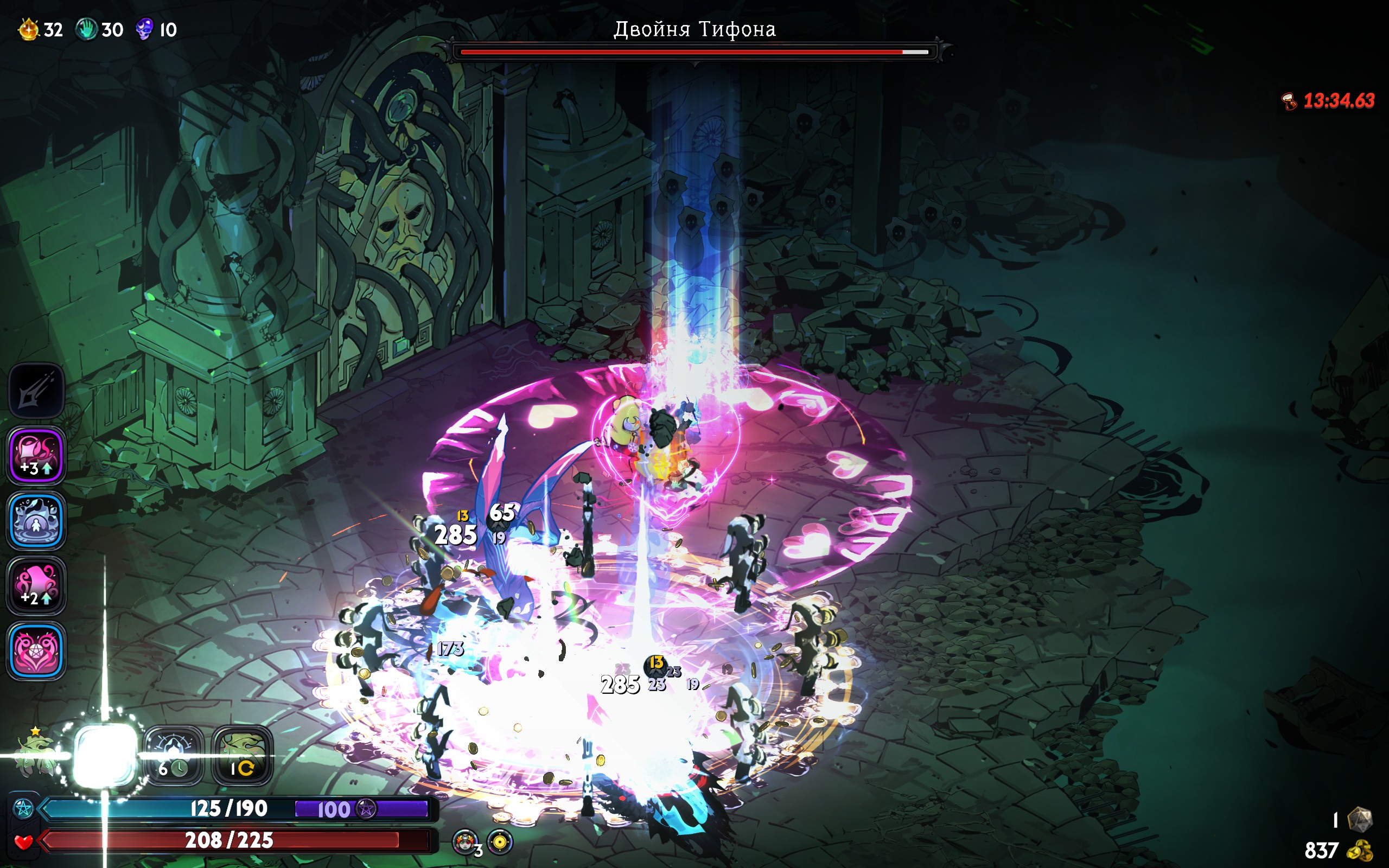Choose the blue boon with silhouetted figure

(36, 521)
